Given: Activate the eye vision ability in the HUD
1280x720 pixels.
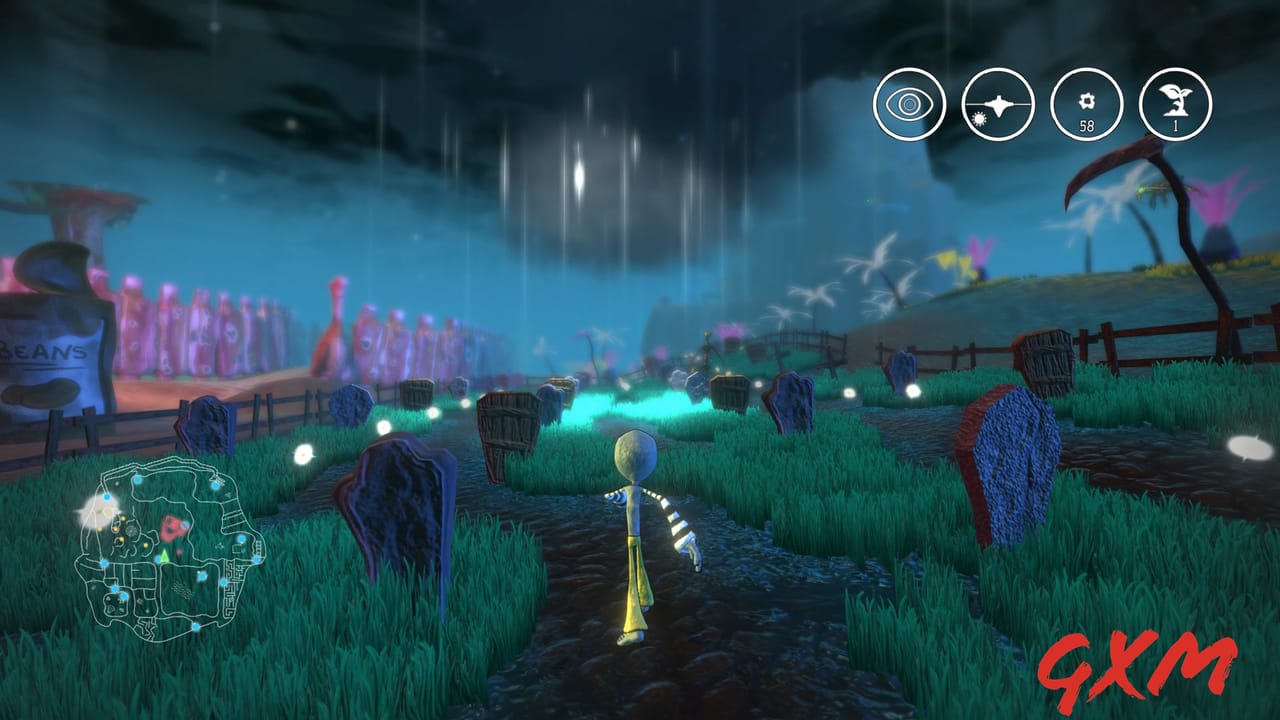Looking at the screenshot, I should [x=908, y=104].
